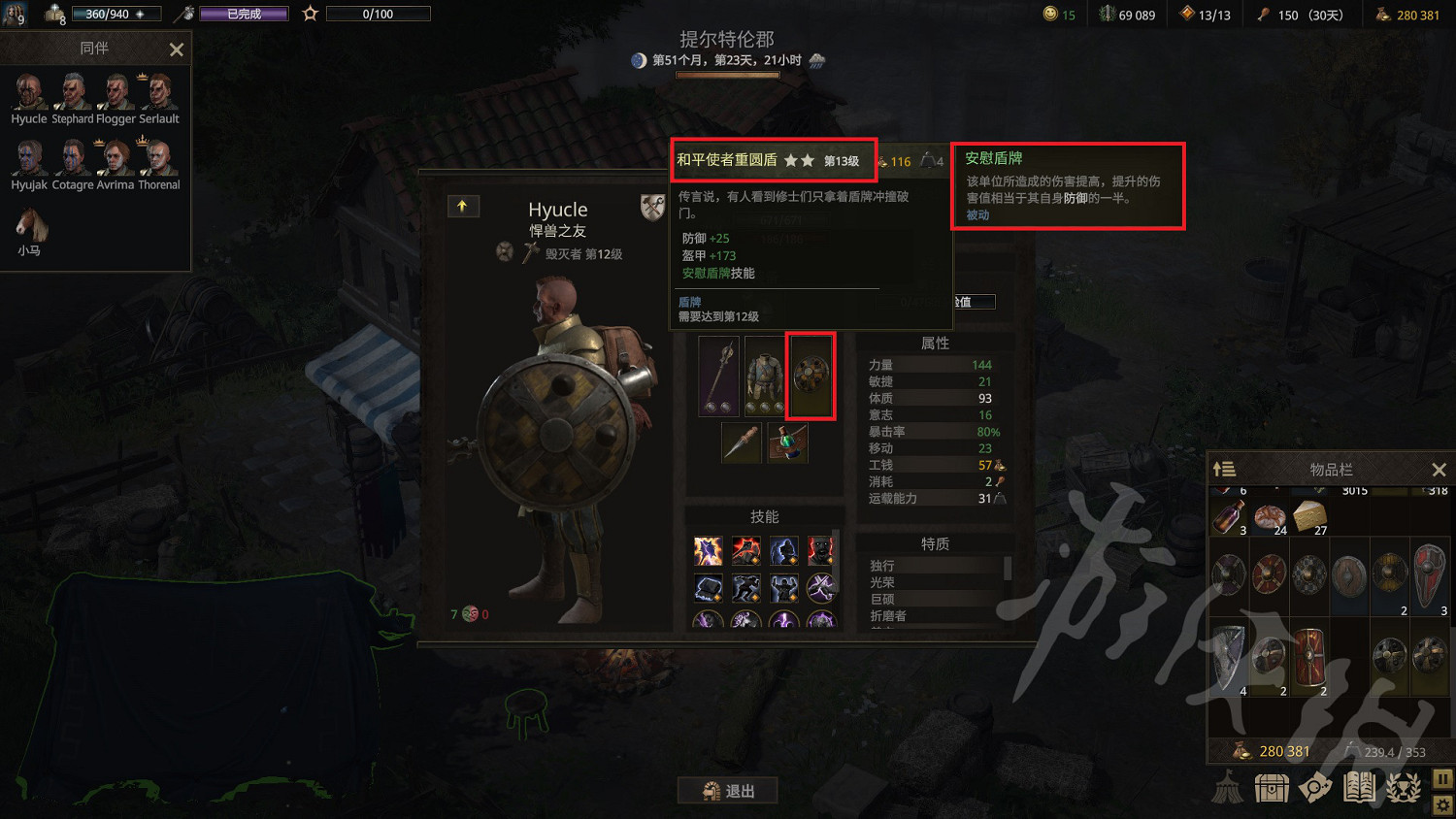Toggle the inventory sort order arrows

pos(1224,469)
